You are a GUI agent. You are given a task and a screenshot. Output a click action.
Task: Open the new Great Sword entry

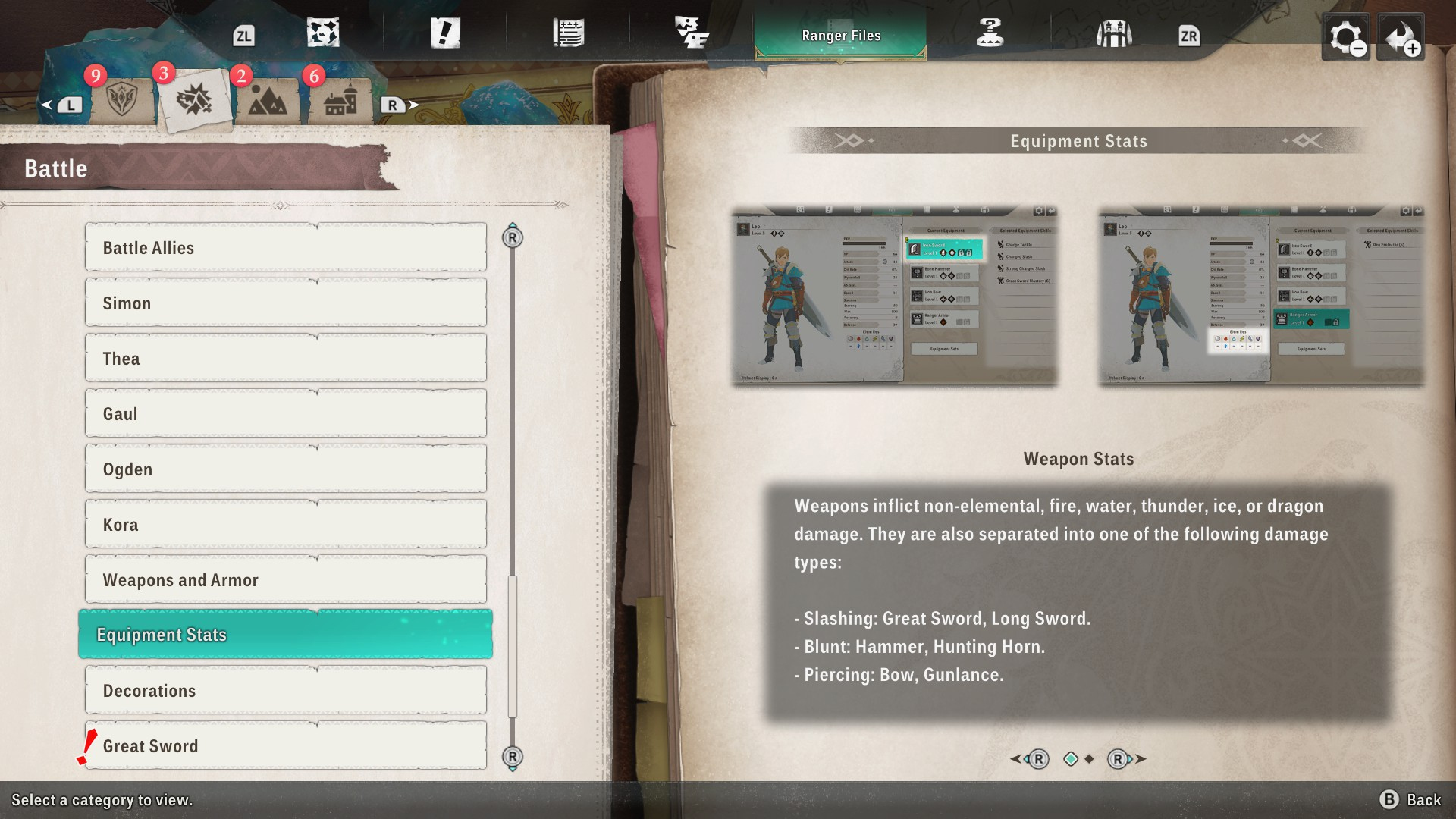[285, 746]
